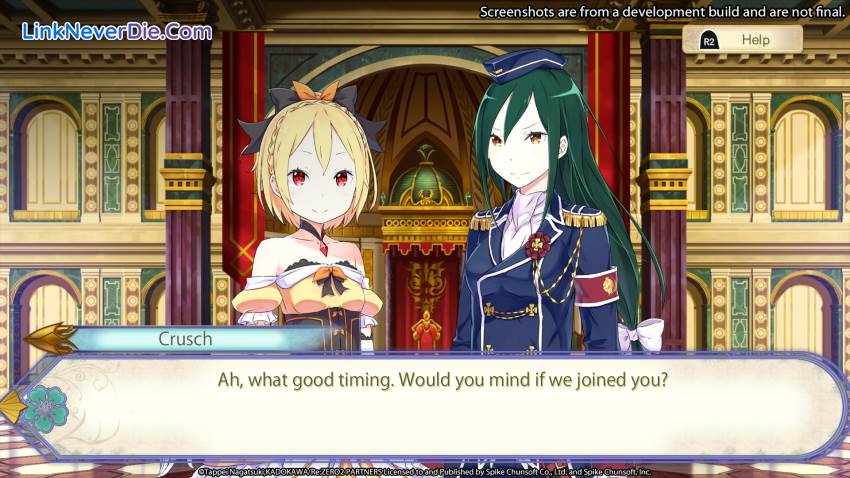This screenshot has height=478, width=850.
Task: Click the LinkNeverDie.Com watermark logo
Action: [x=117, y=31]
